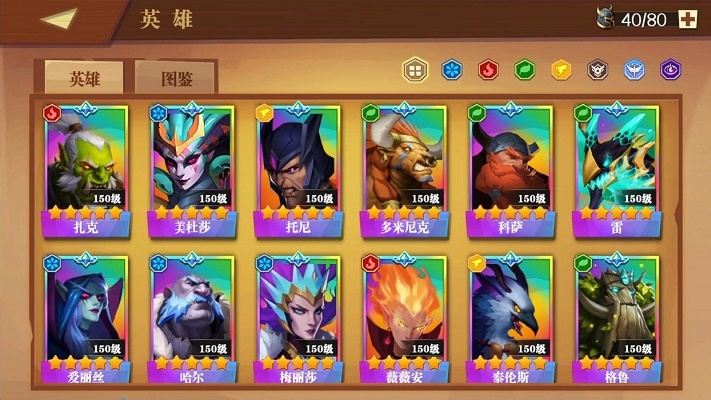Select the hero card 扎克
Viewport: 711px width, 400px height.
pyautogui.click(x=85, y=170)
